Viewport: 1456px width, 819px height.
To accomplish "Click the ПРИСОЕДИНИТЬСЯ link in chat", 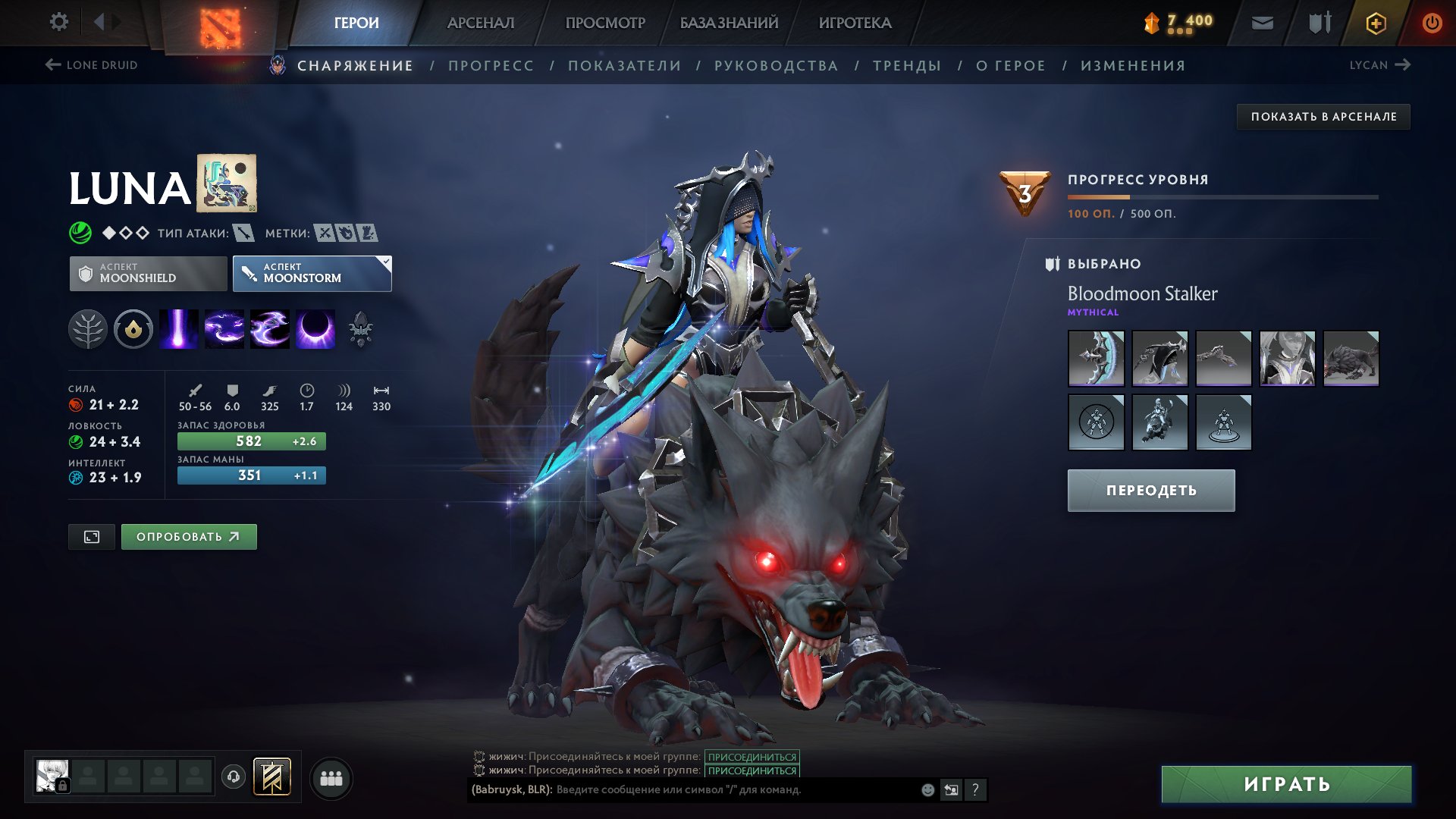I will pyautogui.click(x=752, y=756).
